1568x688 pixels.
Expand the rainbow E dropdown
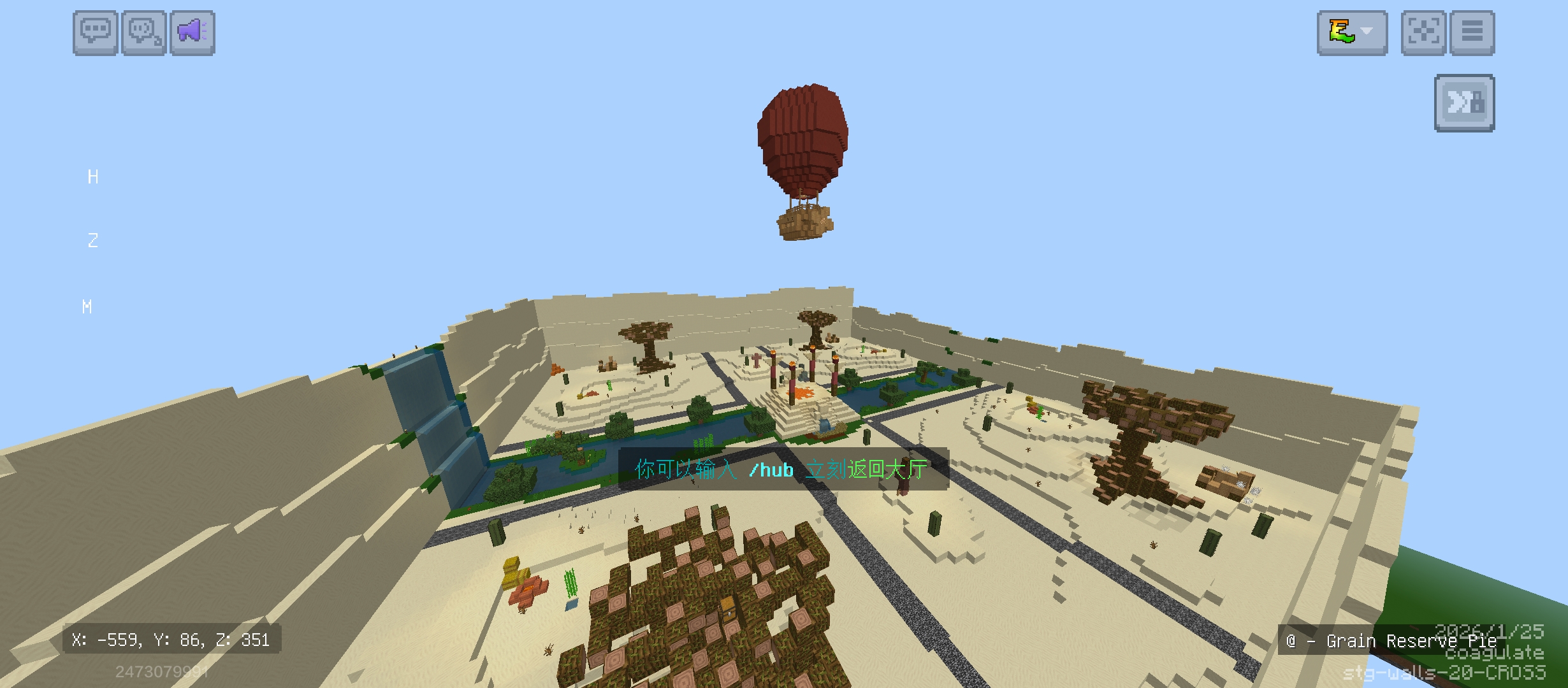tap(1352, 32)
